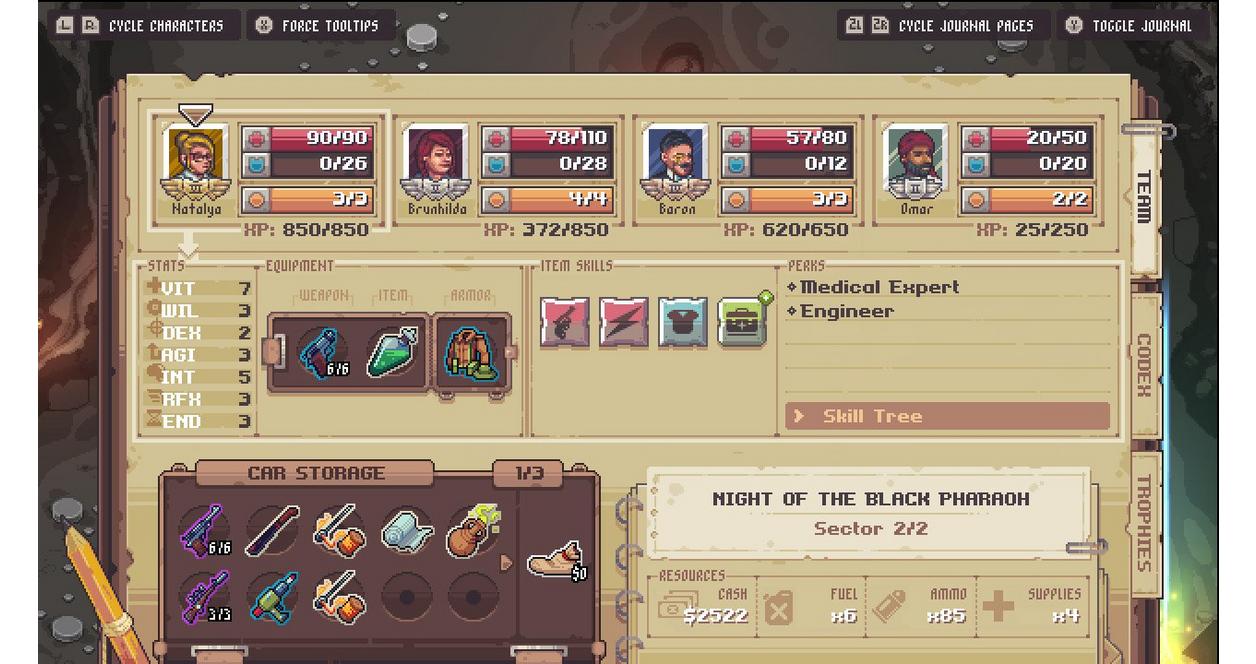Select the green potion item slot
Screen dimensions: 1256x664
(x=391, y=353)
